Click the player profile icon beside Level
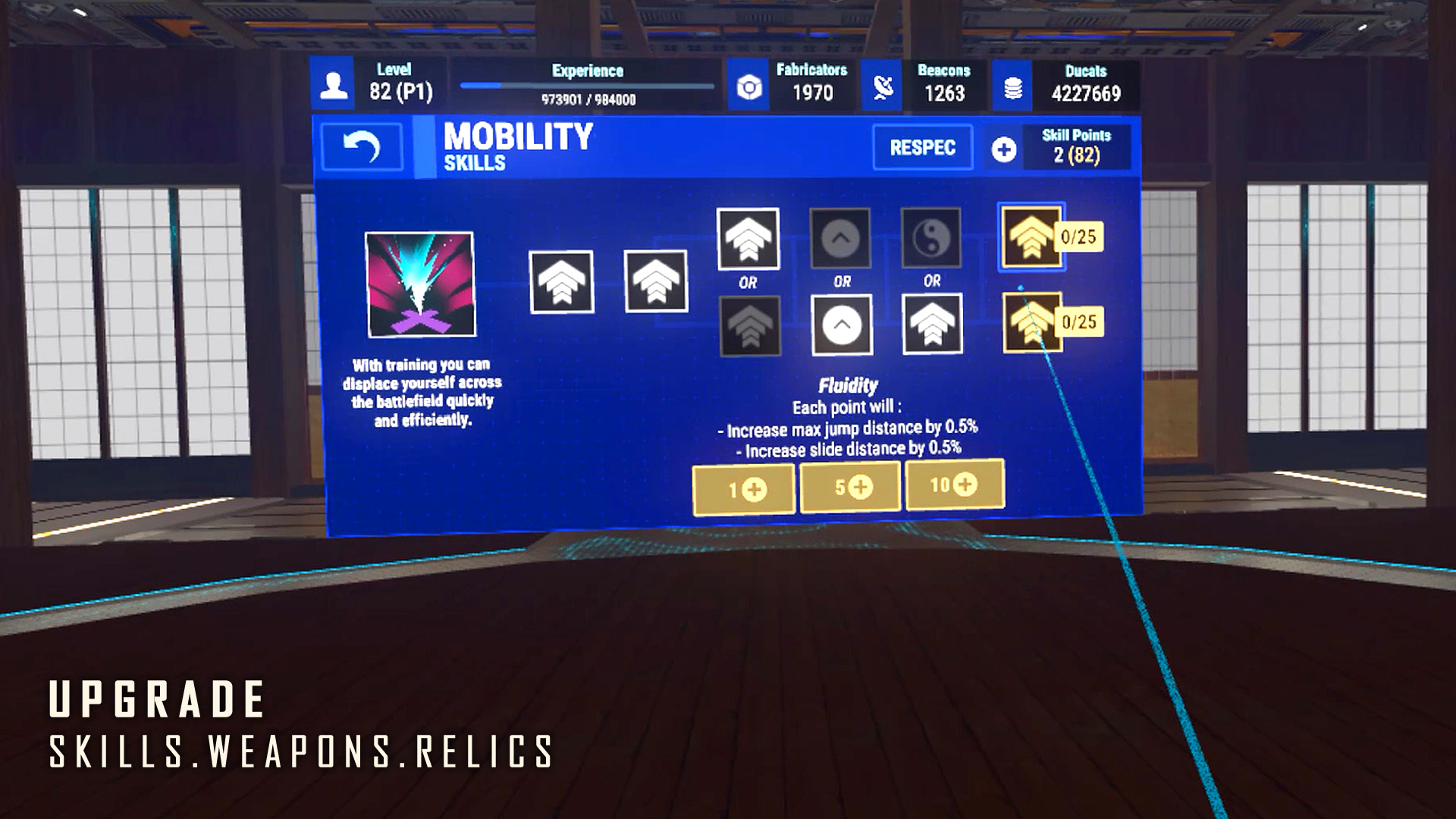Screen dimensions: 1456x819 coord(334,83)
